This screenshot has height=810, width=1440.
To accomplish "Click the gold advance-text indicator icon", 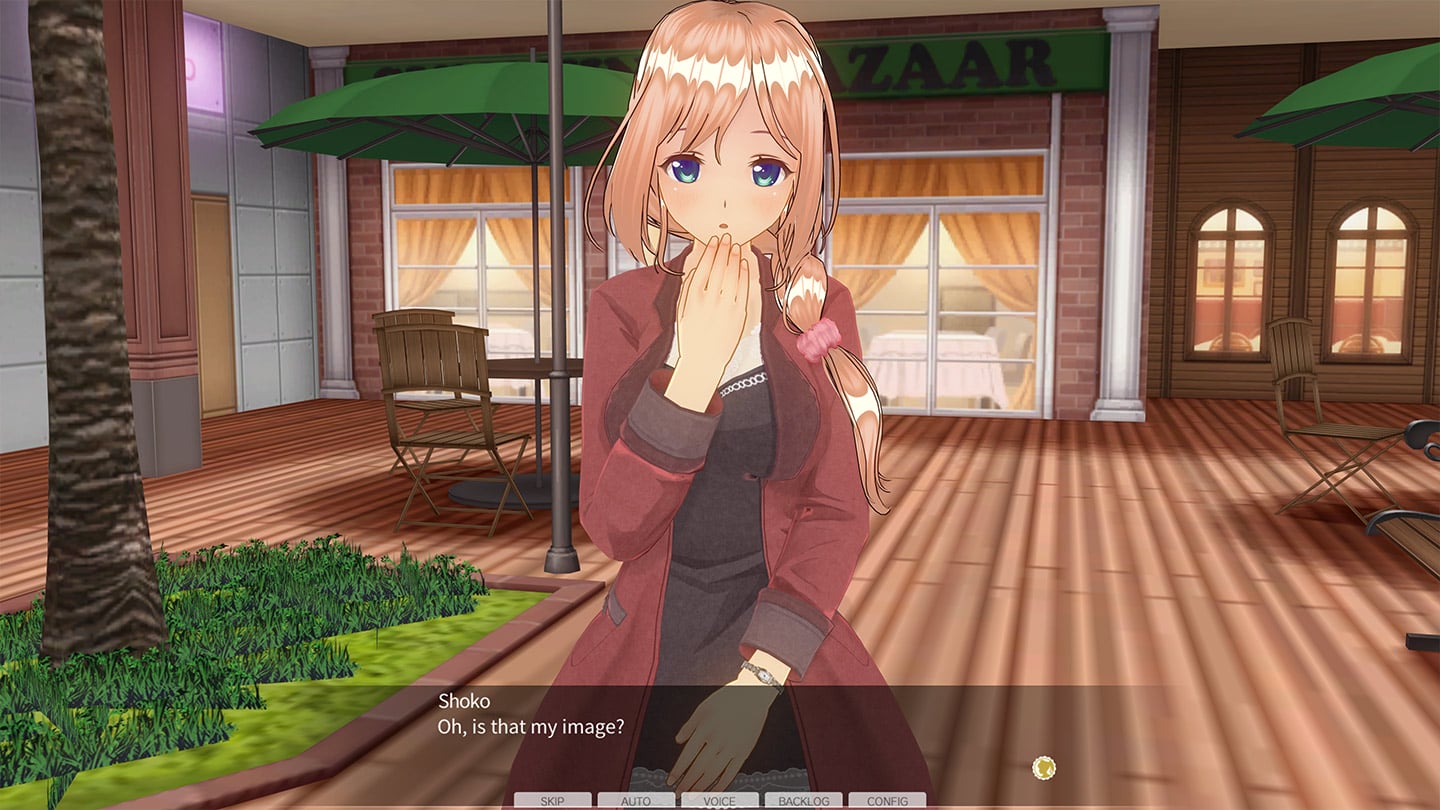I will pyautogui.click(x=1044, y=768).
